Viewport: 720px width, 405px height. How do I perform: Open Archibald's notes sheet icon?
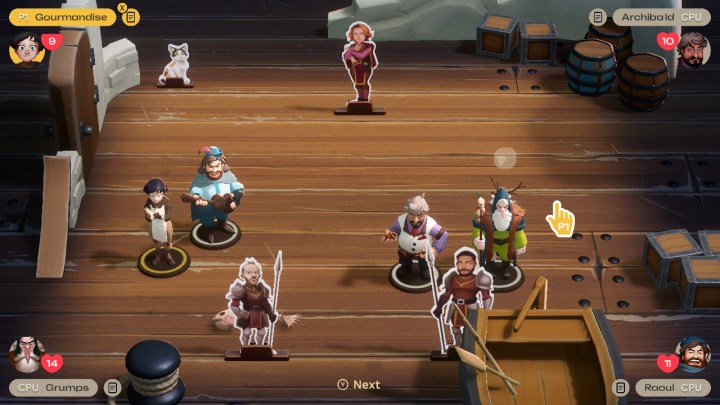597,17
